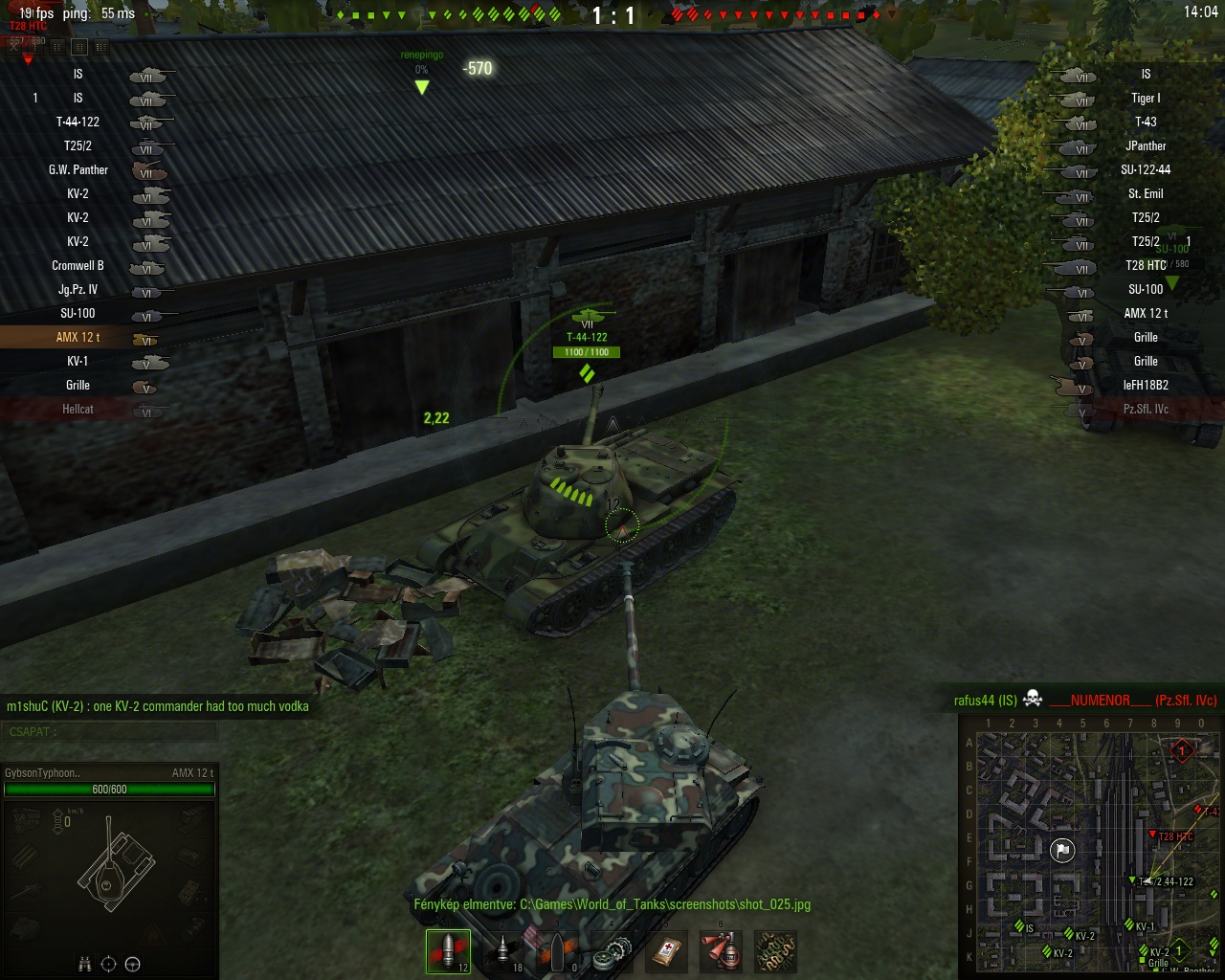Click the St. Emil enemy list row
Image resolution: width=1225 pixels, height=980 pixels.
(1146, 193)
